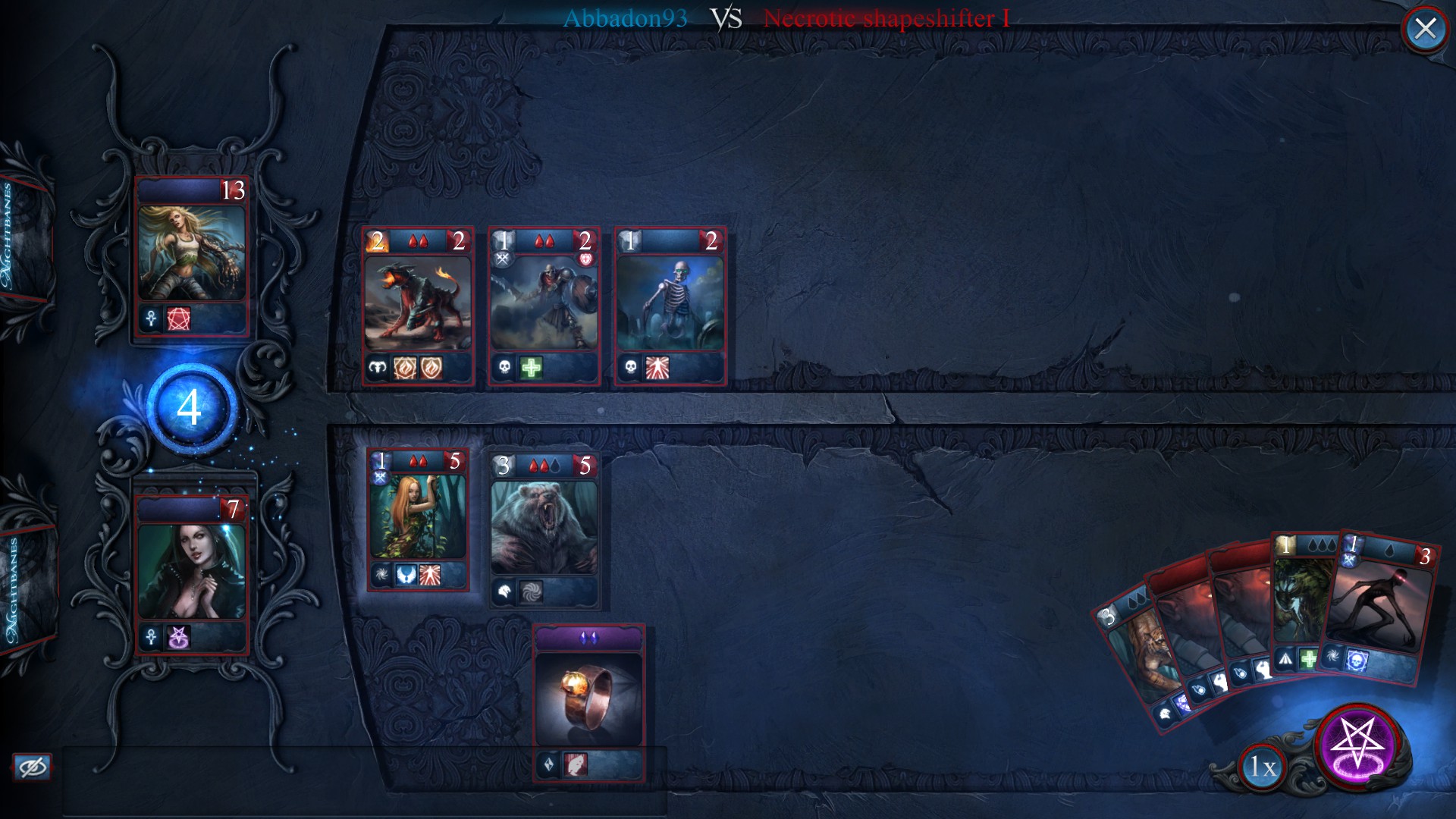This screenshot has width=1456, height=819.
Task: Activate the copper ring artifact card
Action: [588, 701]
